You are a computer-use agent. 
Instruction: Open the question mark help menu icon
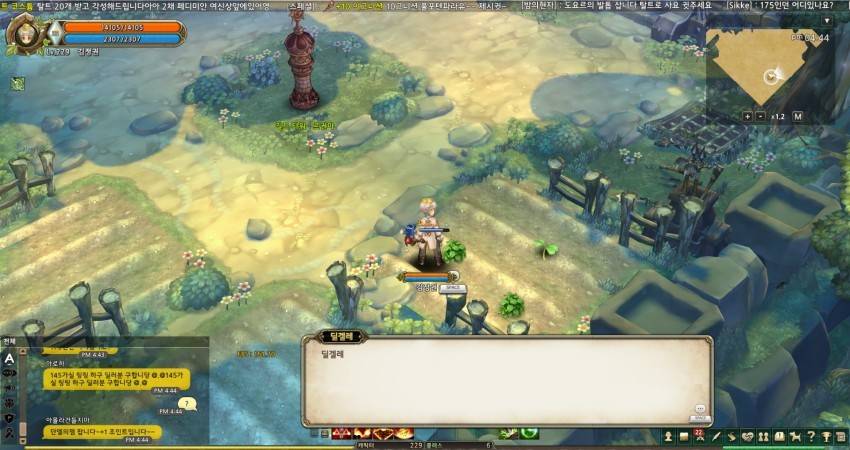pyautogui.click(x=811, y=436)
